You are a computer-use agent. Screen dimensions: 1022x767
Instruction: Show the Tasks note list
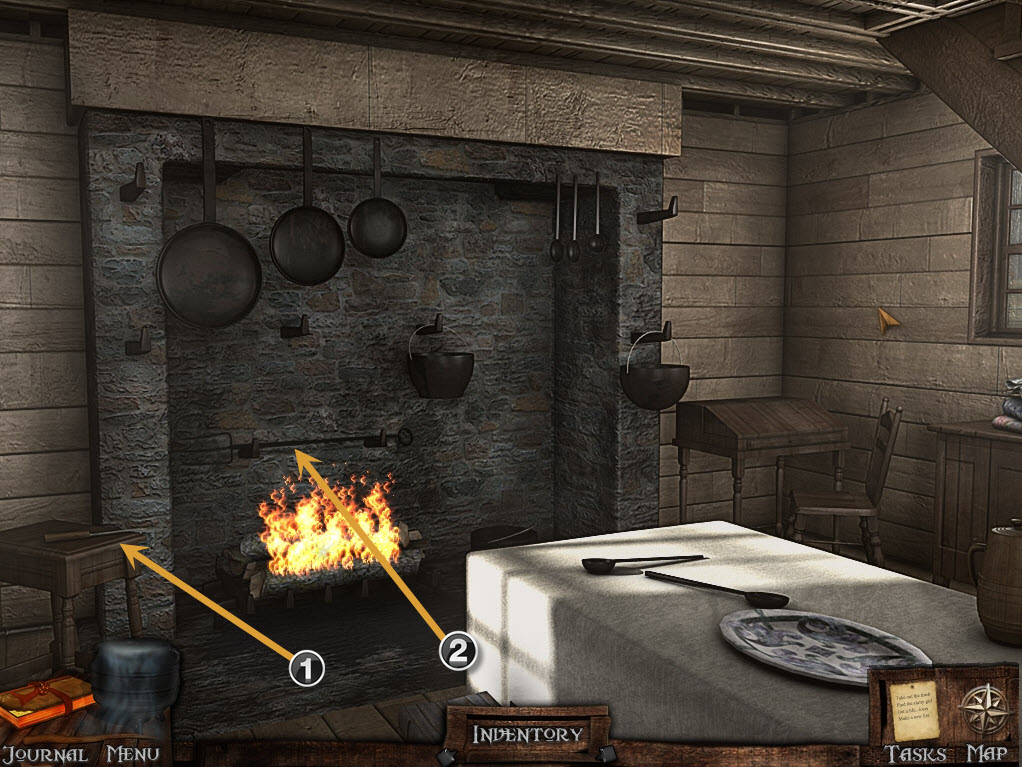(x=916, y=712)
